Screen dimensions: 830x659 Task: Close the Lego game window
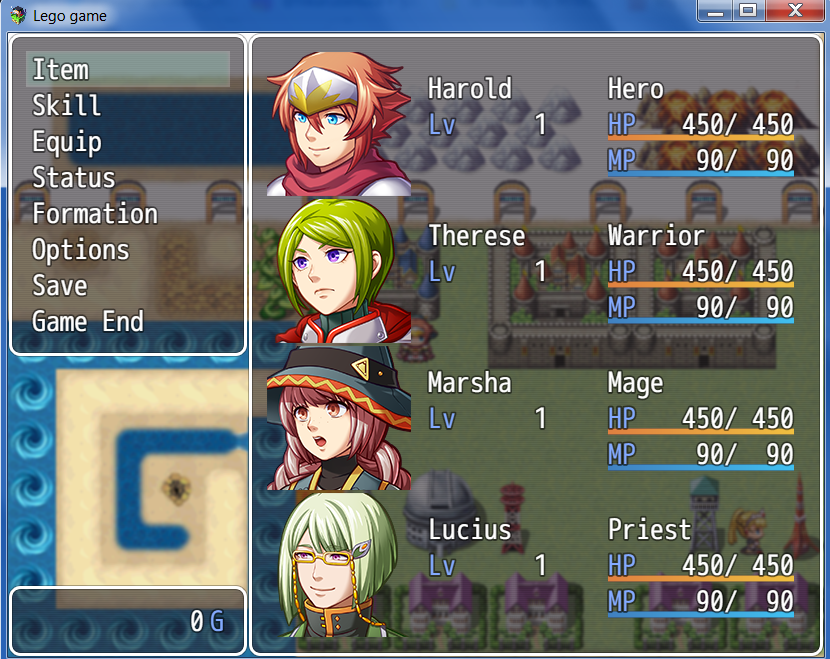[795, 11]
